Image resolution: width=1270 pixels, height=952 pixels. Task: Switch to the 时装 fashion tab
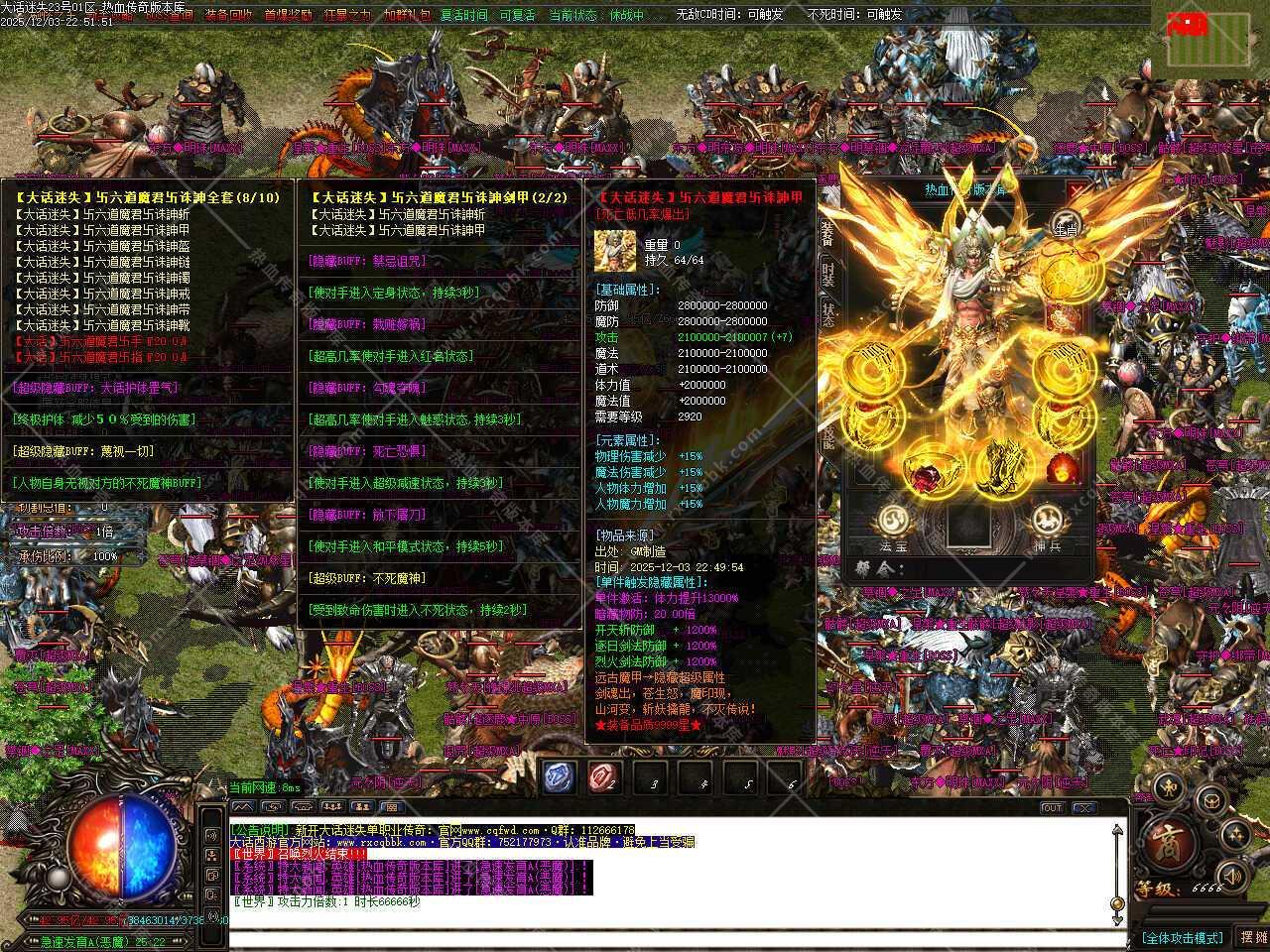coord(827,275)
